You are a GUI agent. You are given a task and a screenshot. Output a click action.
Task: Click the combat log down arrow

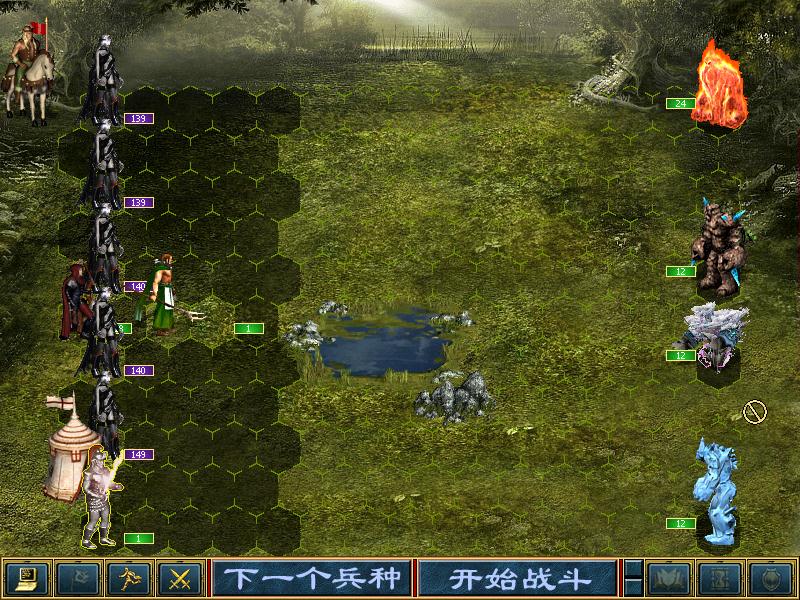tap(633, 587)
